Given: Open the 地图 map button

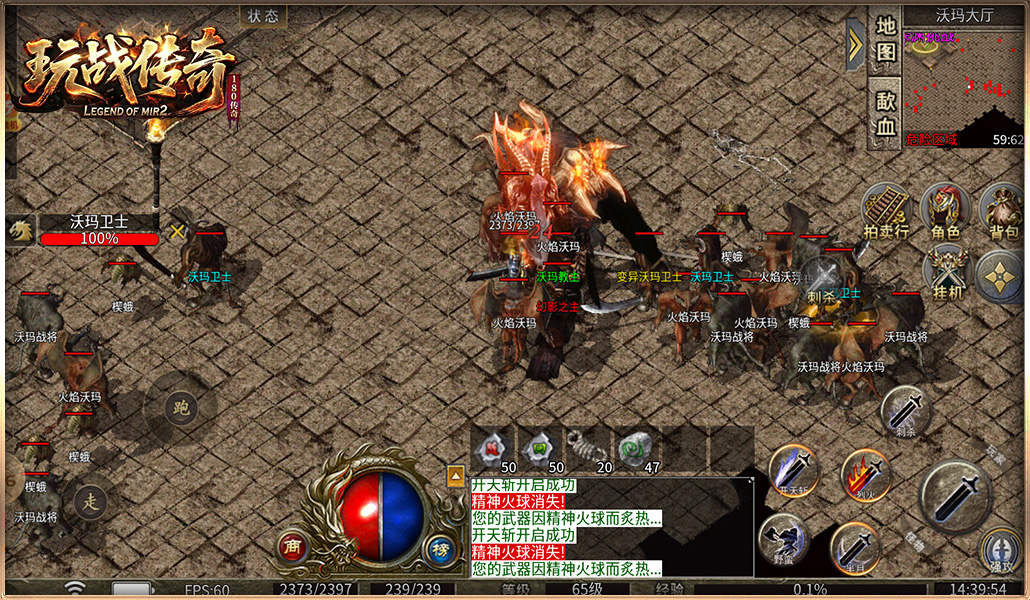Looking at the screenshot, I should tap(884, 39).
